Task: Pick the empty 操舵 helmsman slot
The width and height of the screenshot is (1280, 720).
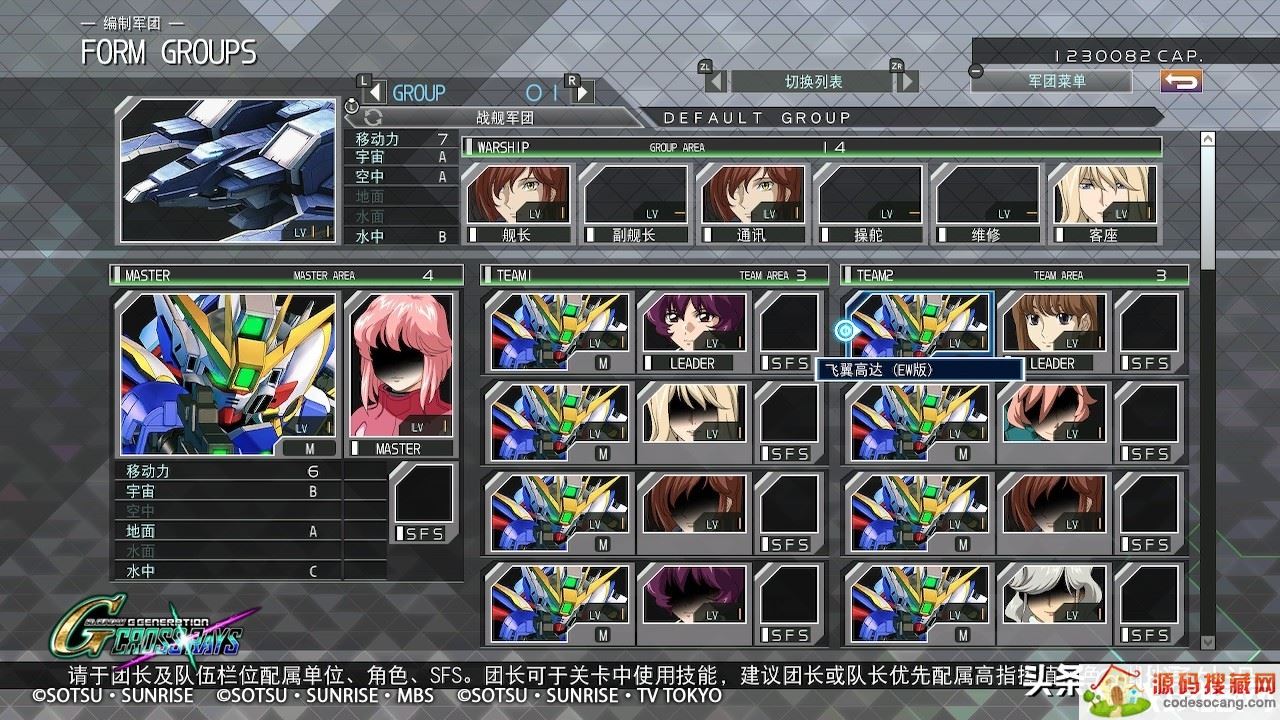Action: (868, 203)
